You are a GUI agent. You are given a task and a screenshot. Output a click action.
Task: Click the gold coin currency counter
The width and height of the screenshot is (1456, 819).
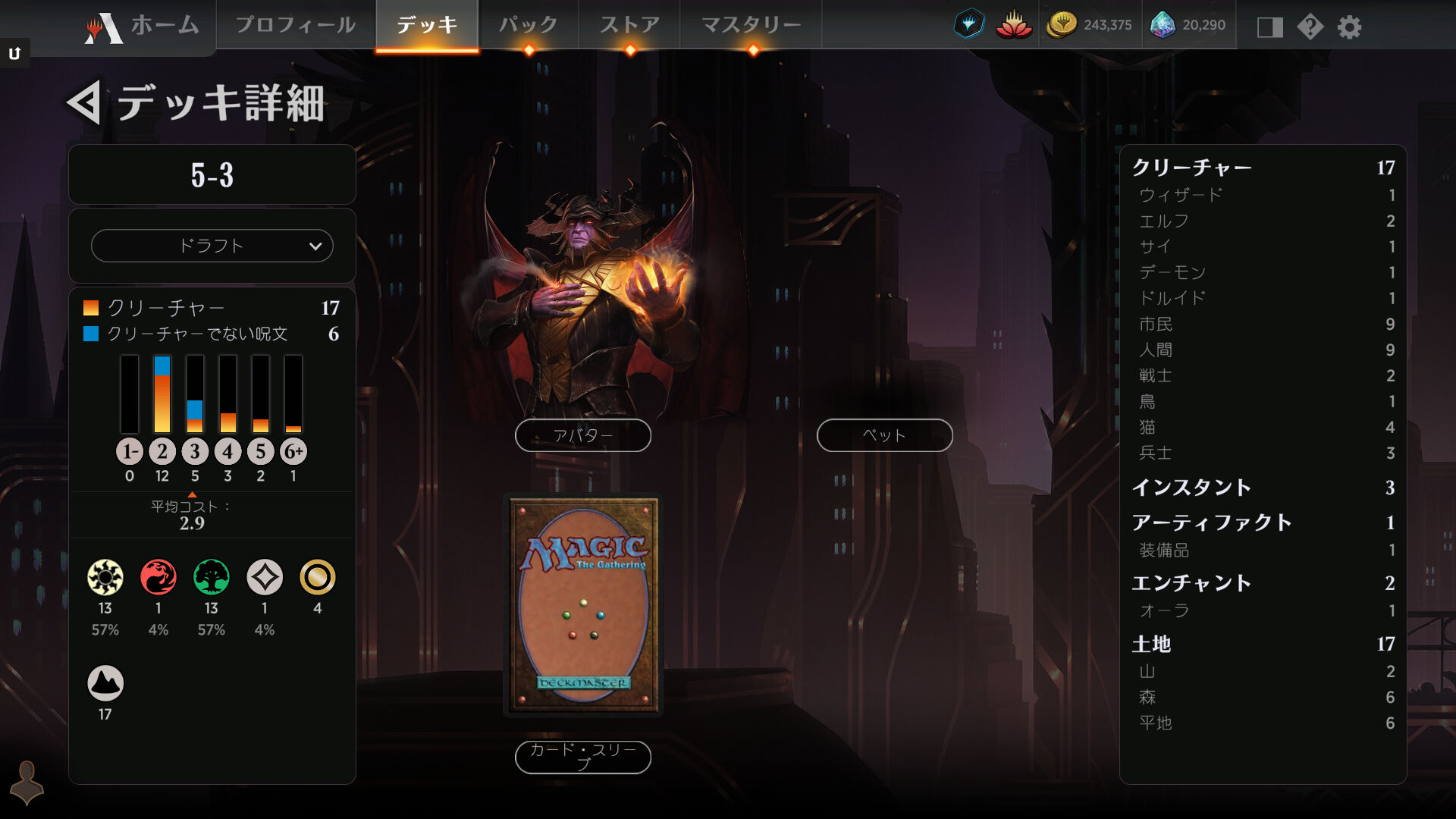[1090, 25]
